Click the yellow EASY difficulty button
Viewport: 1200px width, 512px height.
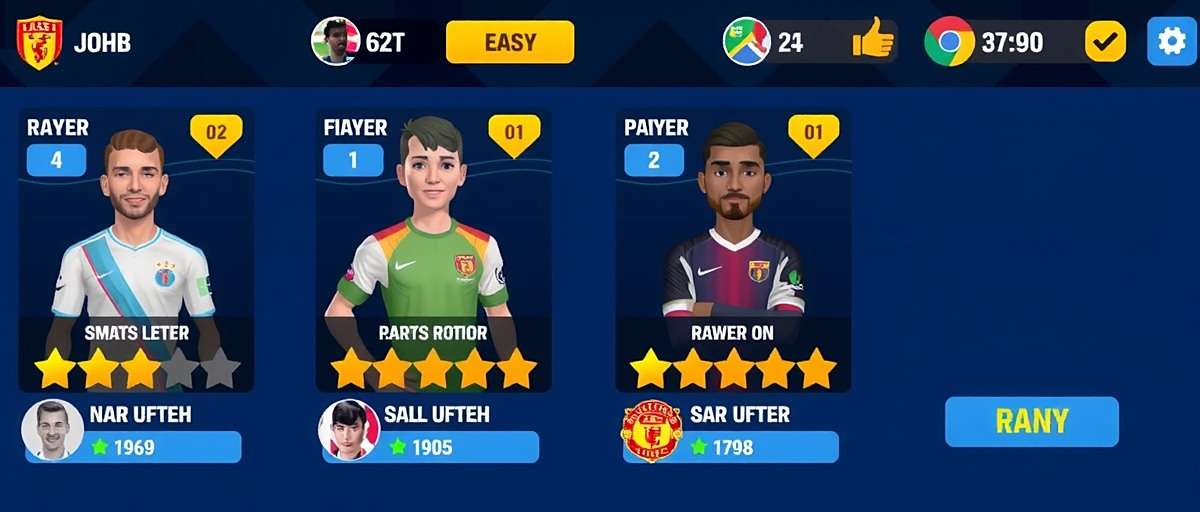pos(510,42)
